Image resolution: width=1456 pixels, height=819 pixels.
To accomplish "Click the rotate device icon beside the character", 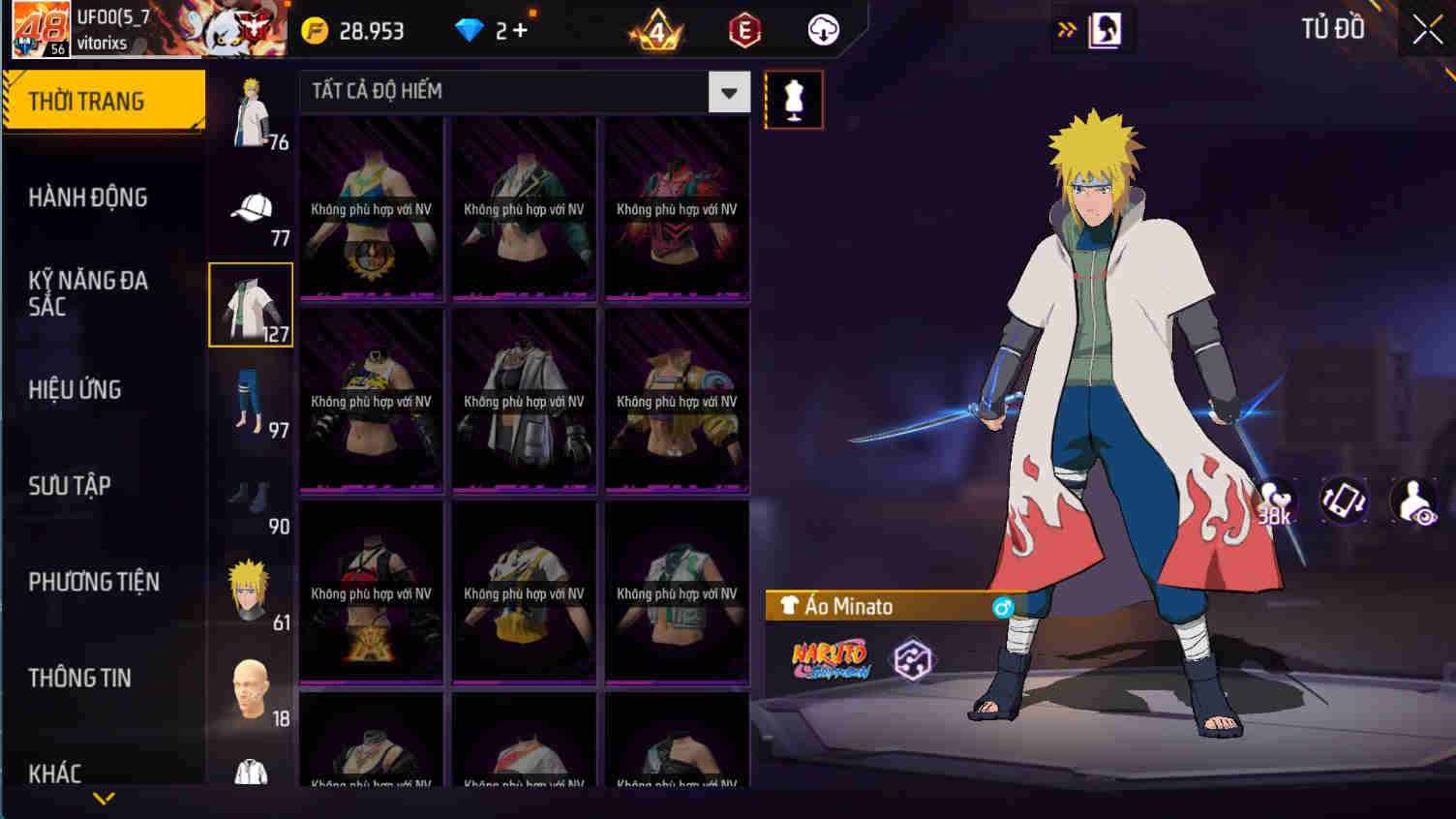I will point(1344,500).
